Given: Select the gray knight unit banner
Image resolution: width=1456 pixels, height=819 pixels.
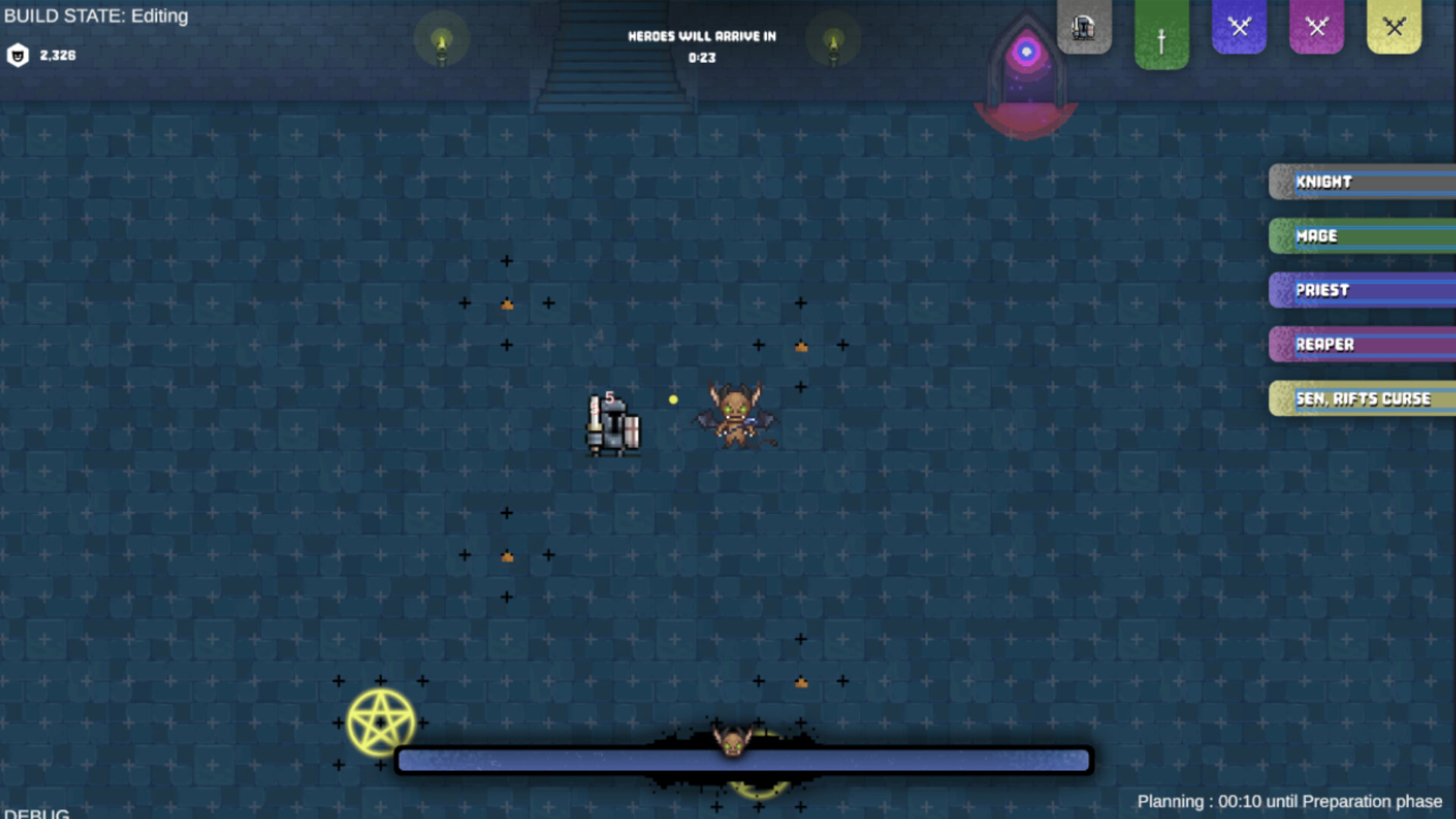Looking at the screenshot, I should point(1084,27).
